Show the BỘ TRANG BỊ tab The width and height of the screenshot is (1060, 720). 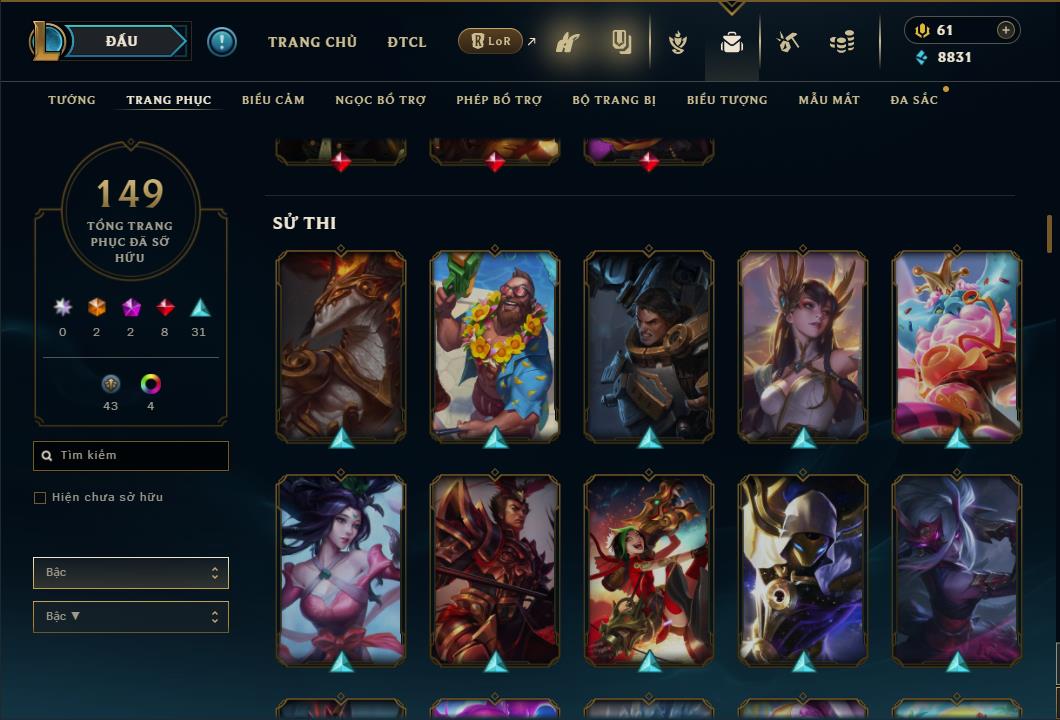[x=614, y=100]
